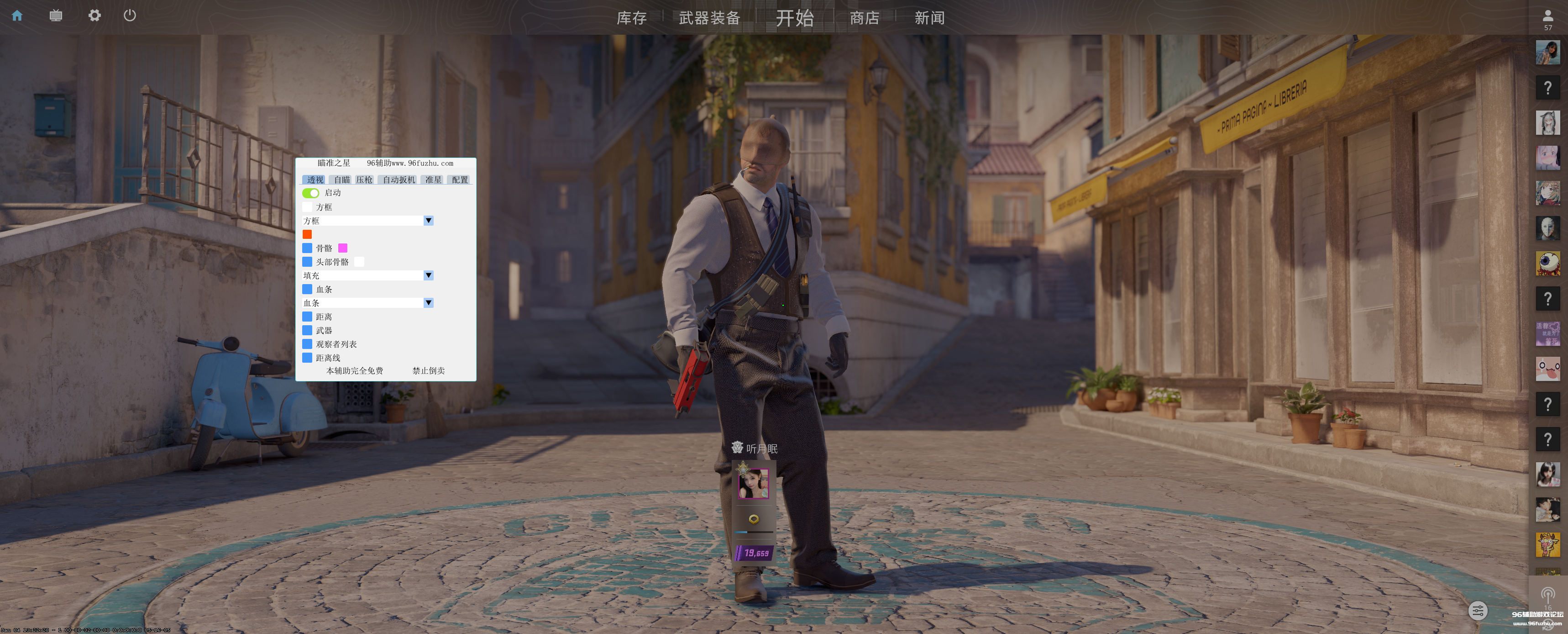Screen dimensions: 1568x634
Task: Select the white mask friend avatar
Action: click(1547, 228)
